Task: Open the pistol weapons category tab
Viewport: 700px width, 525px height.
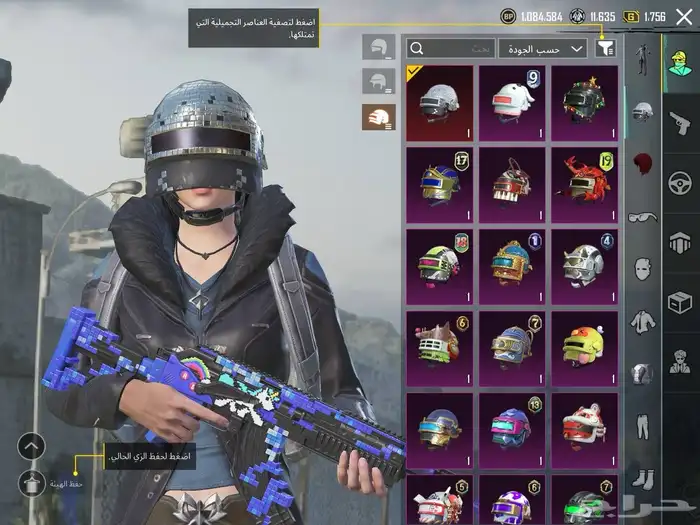Action: [x=680, y=122]
